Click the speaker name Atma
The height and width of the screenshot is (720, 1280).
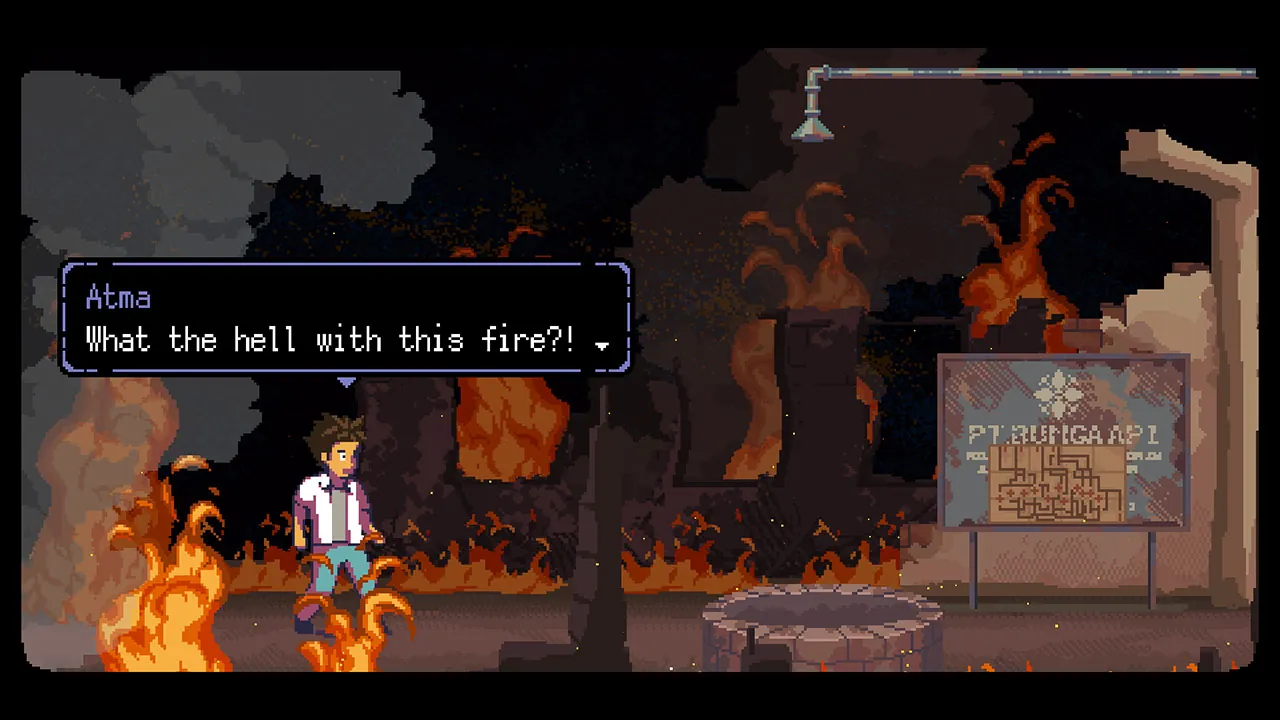(118, 297)
